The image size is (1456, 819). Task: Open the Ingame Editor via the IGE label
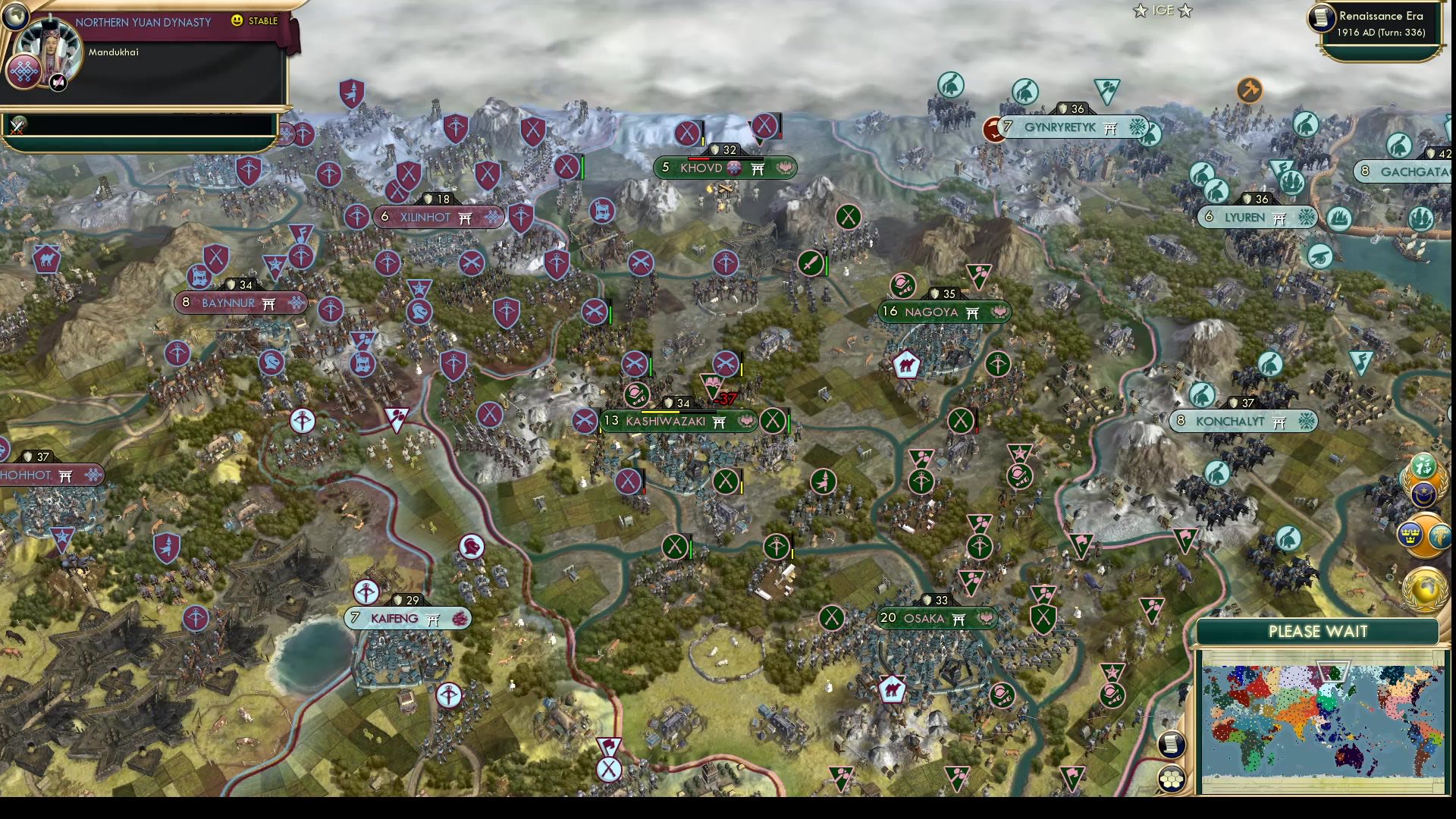click(1163, 10)
